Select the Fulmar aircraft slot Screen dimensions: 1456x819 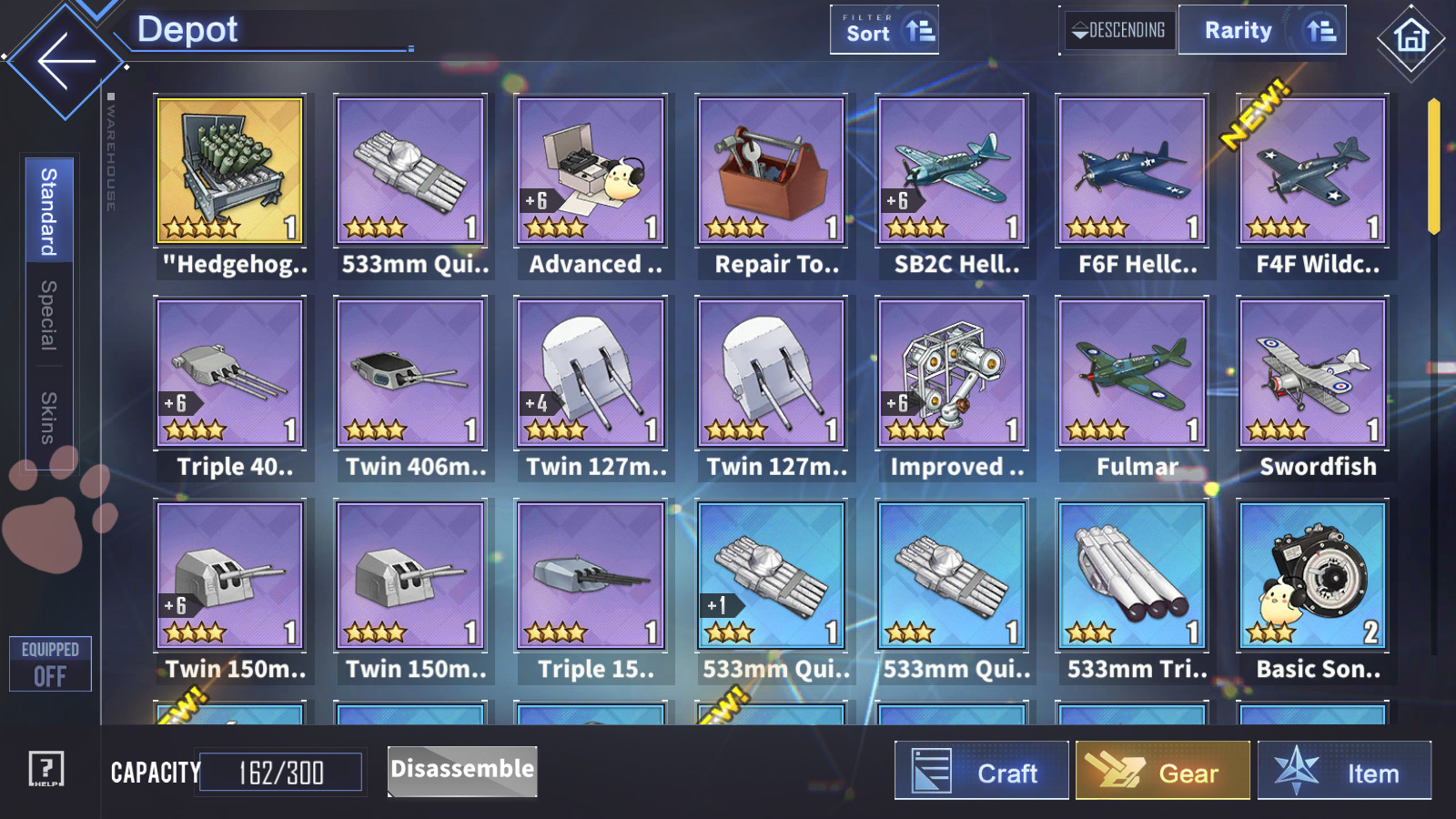coord(1132,373)
